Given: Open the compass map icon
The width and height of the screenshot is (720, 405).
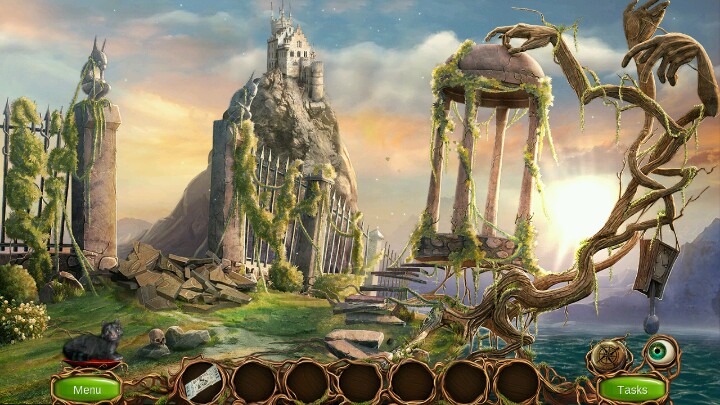Looking at the screenshot, I should pos(609,356).
